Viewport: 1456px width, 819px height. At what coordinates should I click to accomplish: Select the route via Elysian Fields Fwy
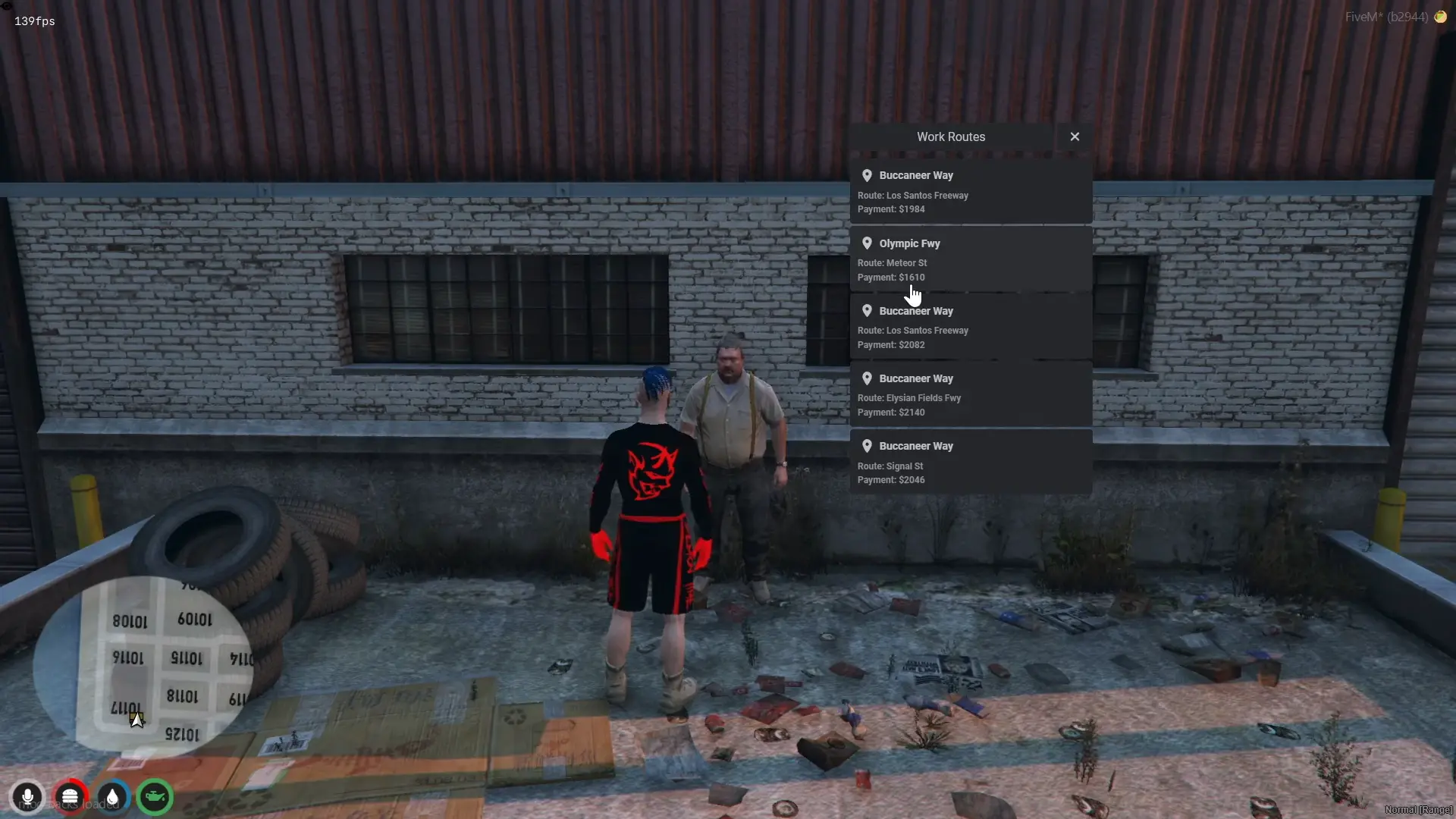click(x=971, y=394)
